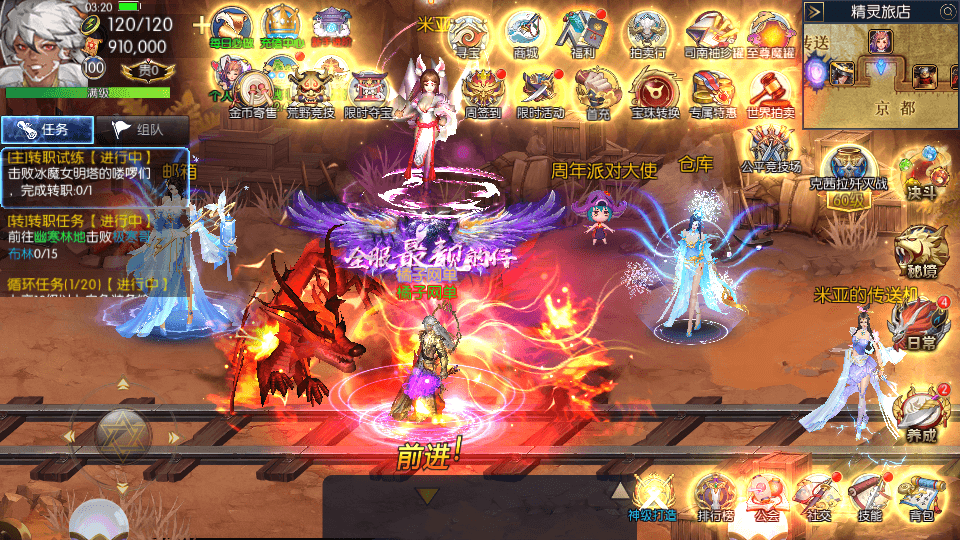Open the 精灵旅店 minimap
Screen dimensions: 960x540
[880, 65]
